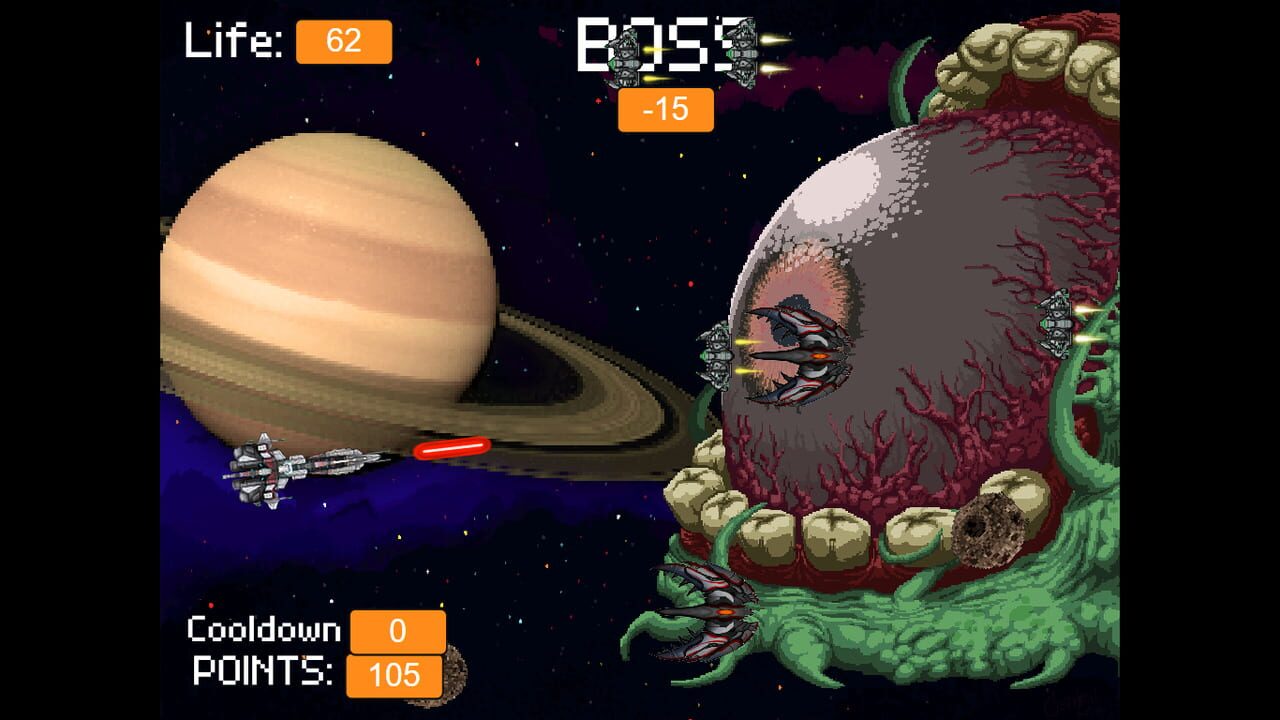Click the Life label text
1280x720 pixels.
pos(231,40)
